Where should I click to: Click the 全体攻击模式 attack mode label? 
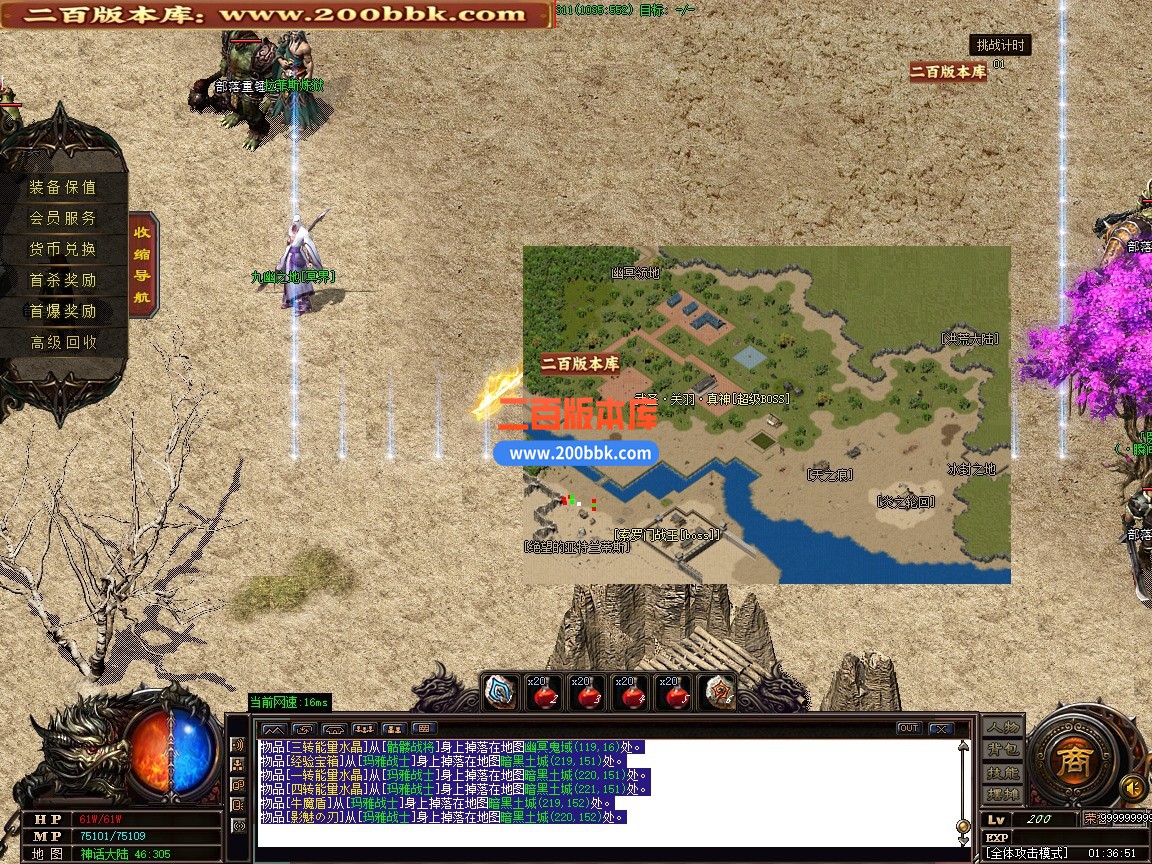point(1028,853)
